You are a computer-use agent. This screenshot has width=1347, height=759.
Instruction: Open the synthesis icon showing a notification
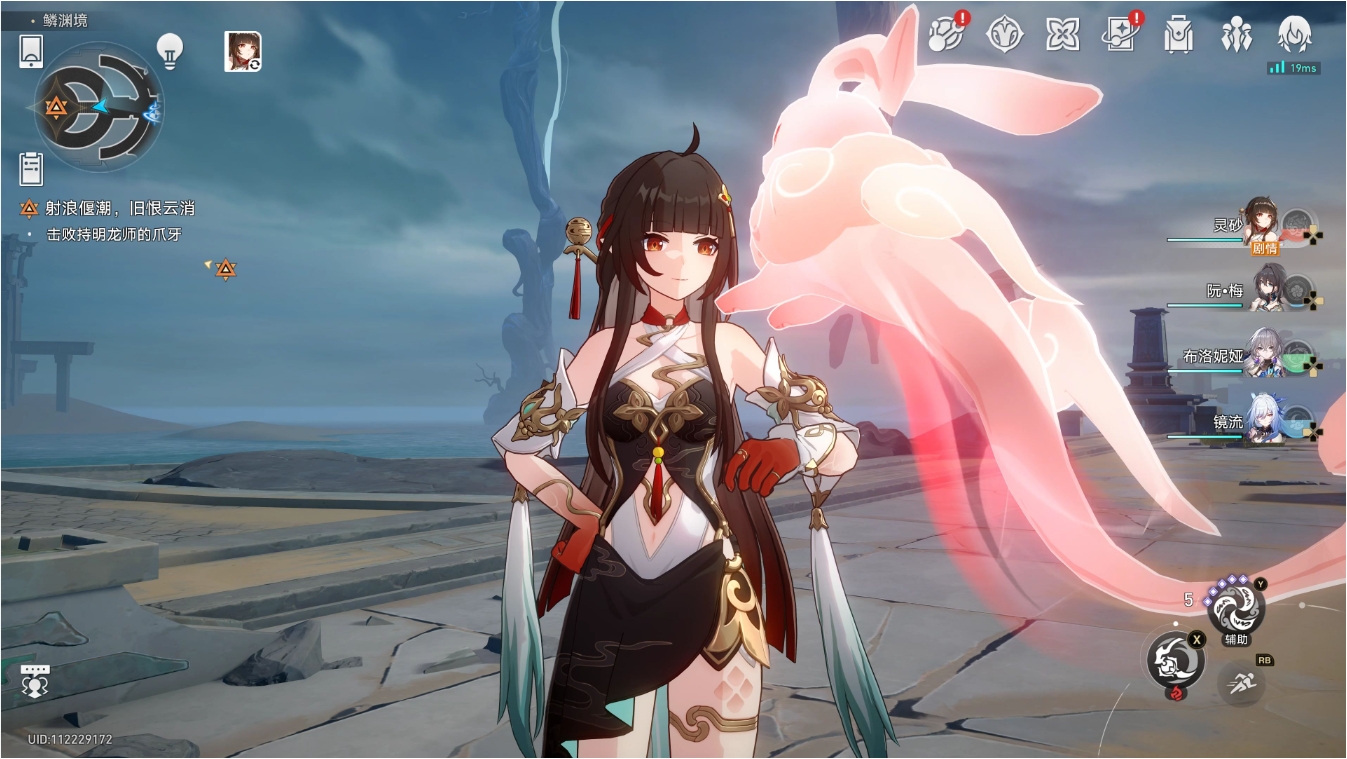[943, 33]
